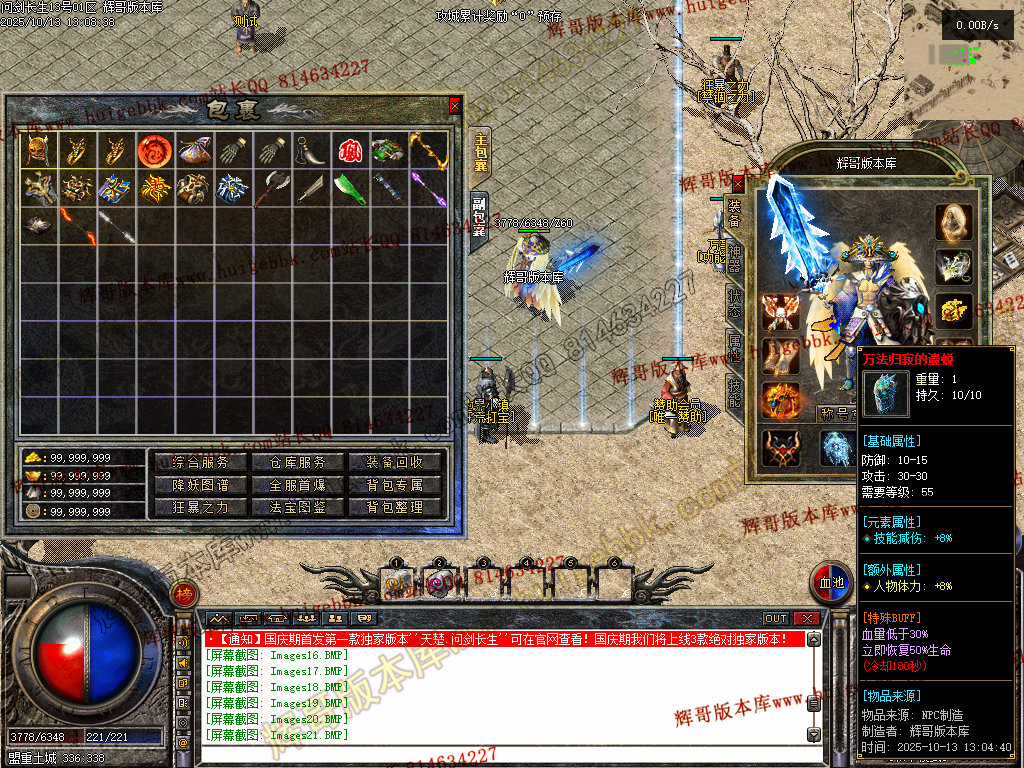The width and height of the screenshot is (1024, 768).
Task: Close the 包裹 inventory window
Action: coord(455,104)
